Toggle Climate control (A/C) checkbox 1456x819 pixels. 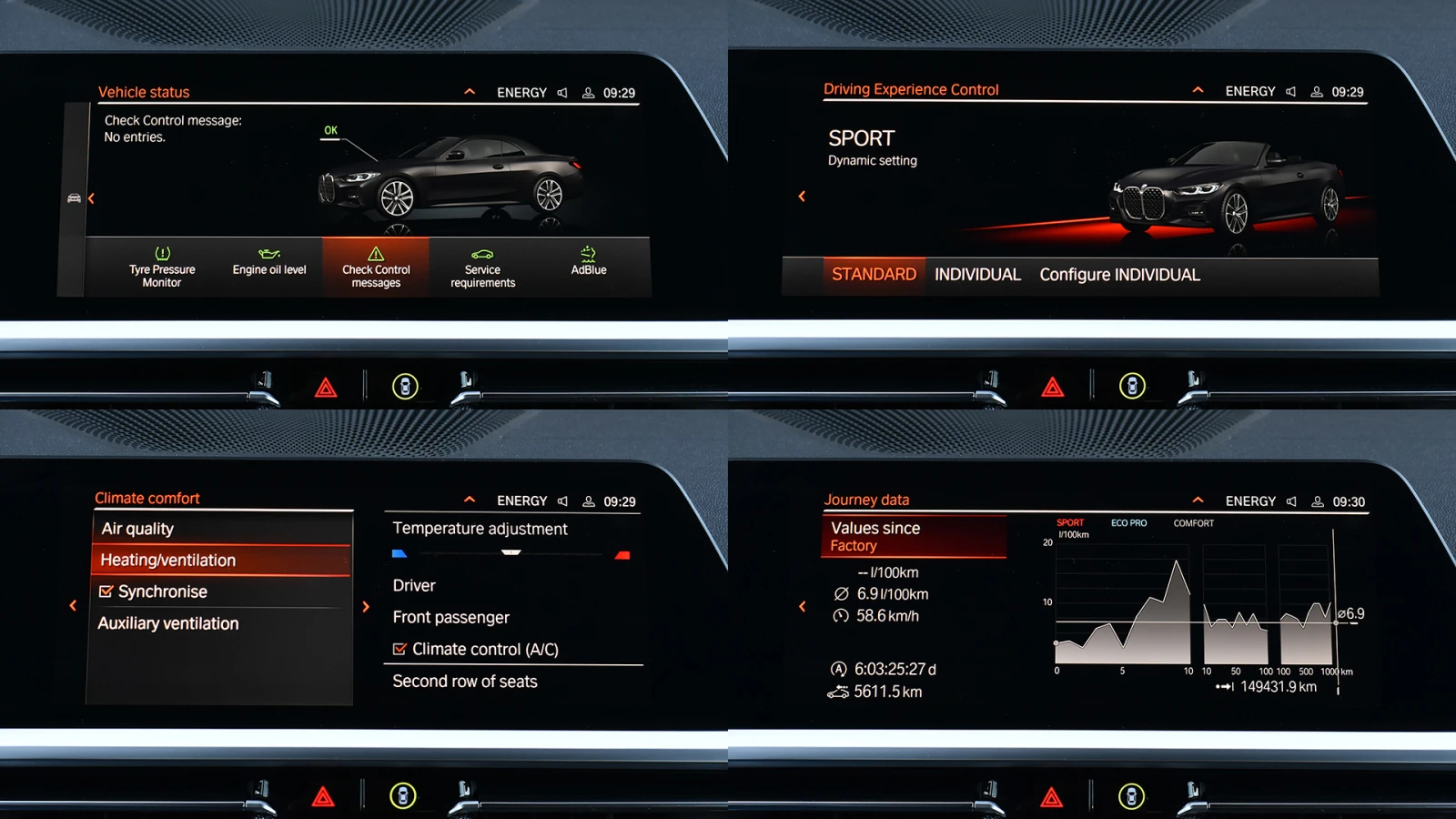coord(399,649)
